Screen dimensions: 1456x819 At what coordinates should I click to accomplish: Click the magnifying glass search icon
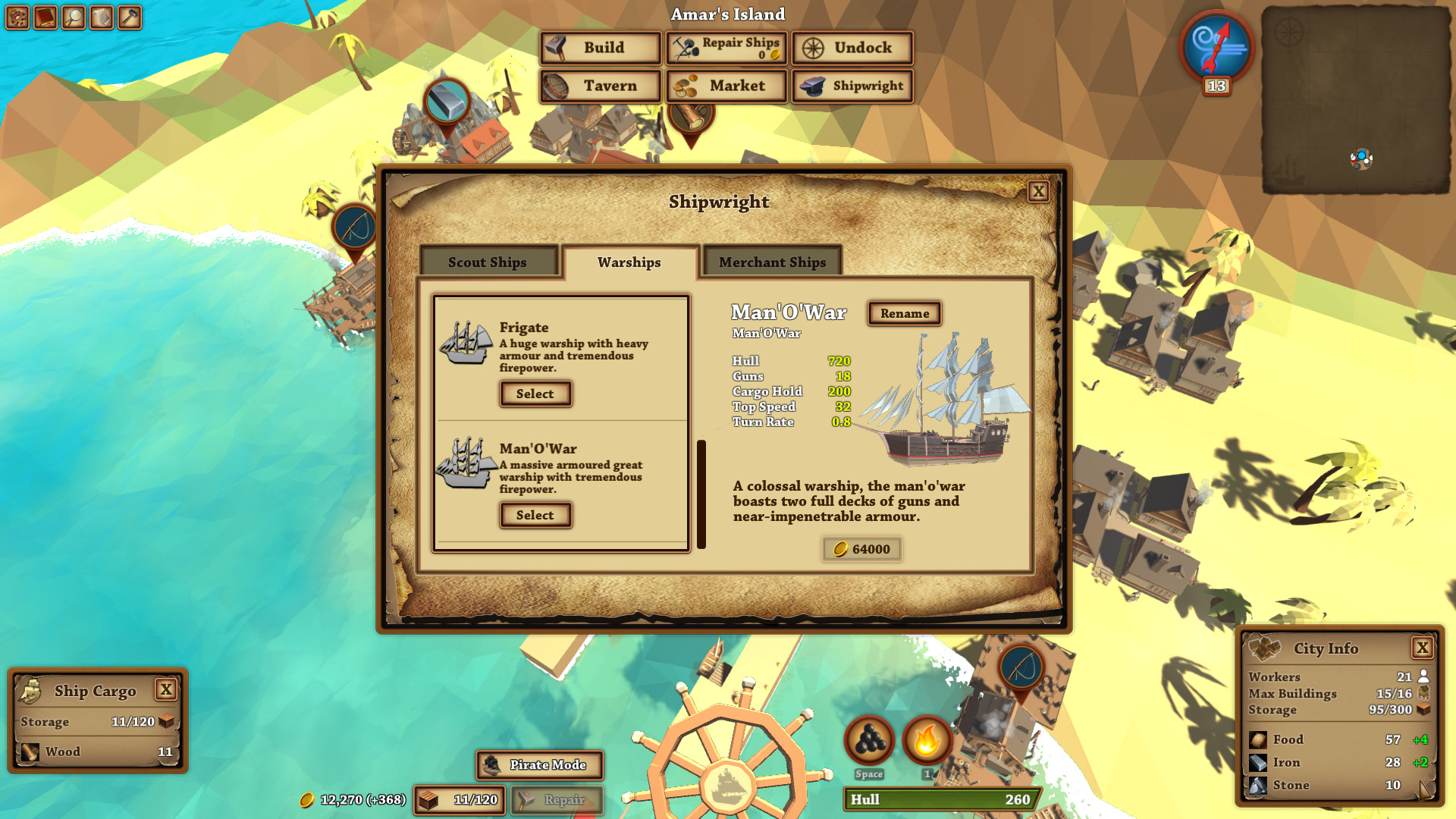[73, 17]
